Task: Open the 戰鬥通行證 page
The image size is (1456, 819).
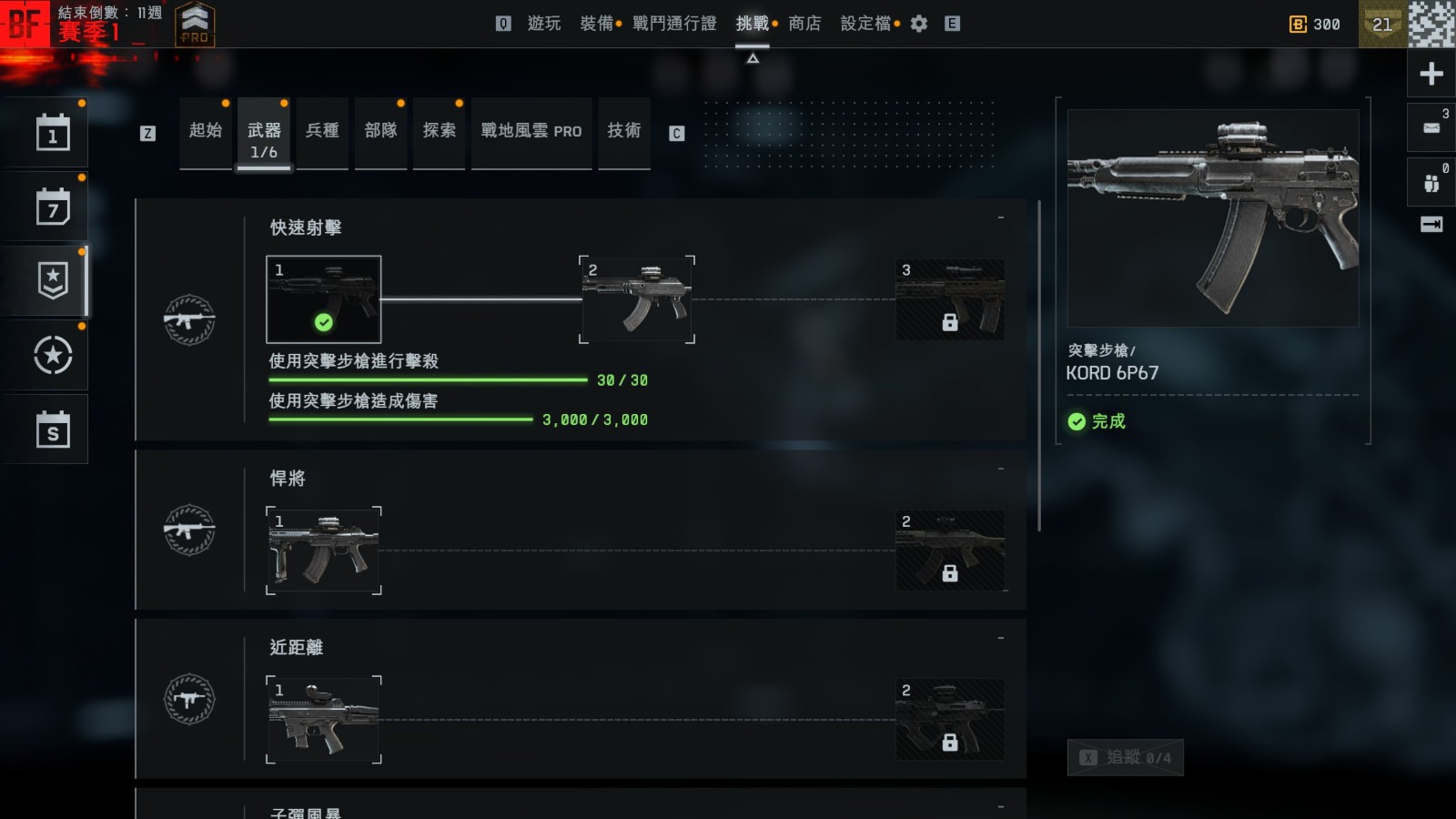Action: pyautogui.click(x=674, y=24)
